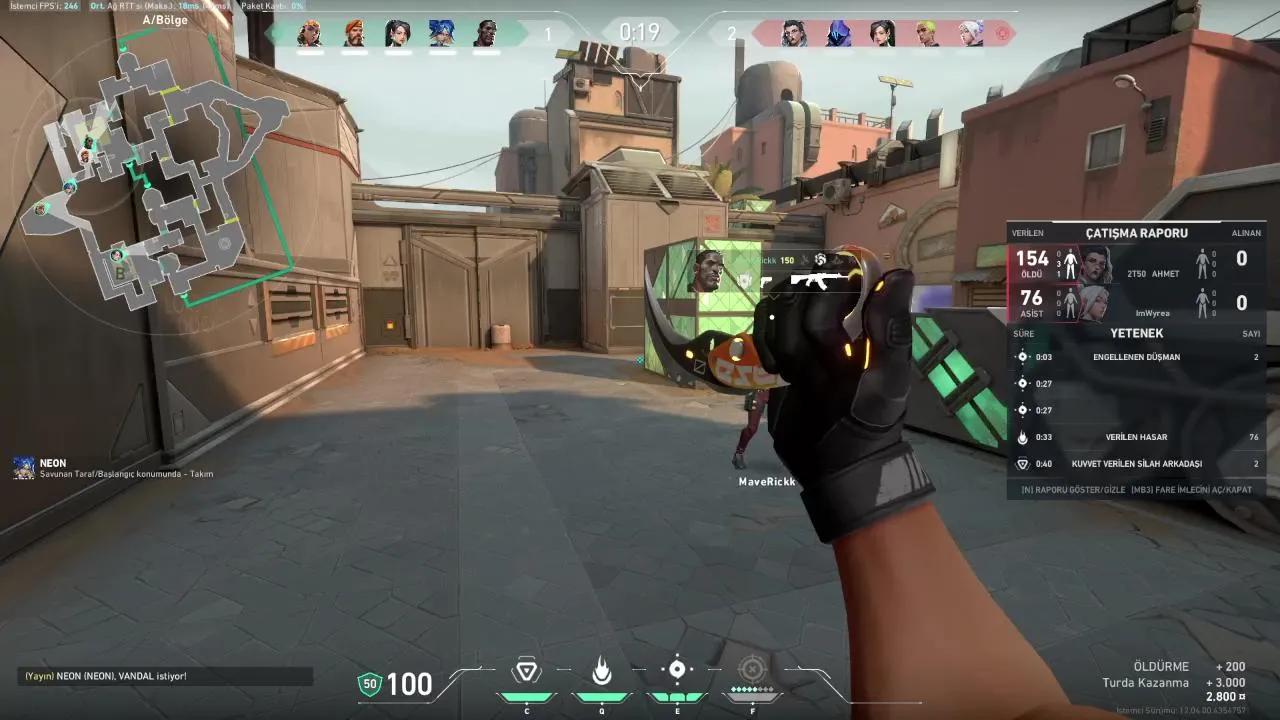Select the ÇATIŞMA RAPORU header tab

1137,232
